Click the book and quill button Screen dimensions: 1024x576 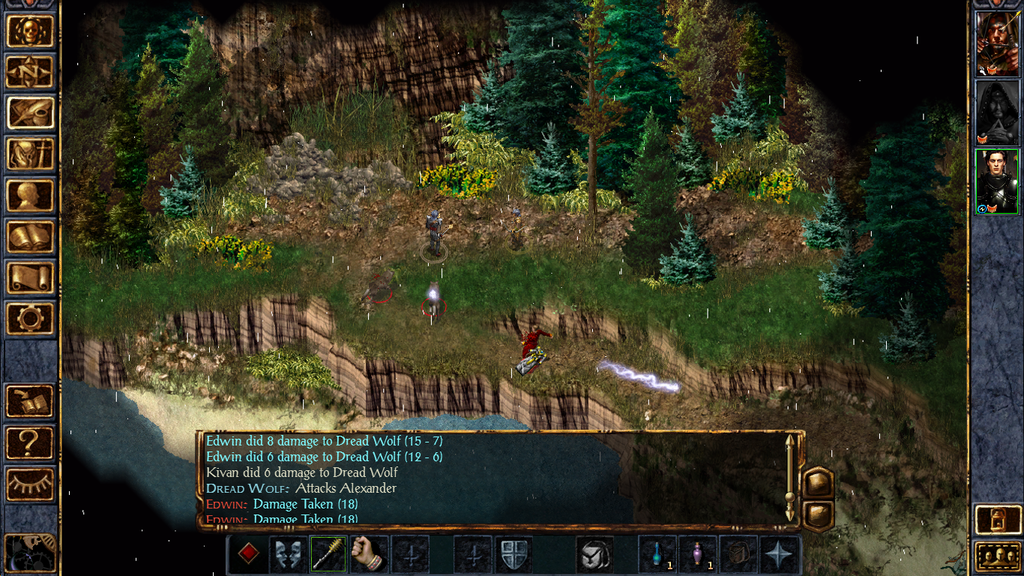(x=30, y=401)
